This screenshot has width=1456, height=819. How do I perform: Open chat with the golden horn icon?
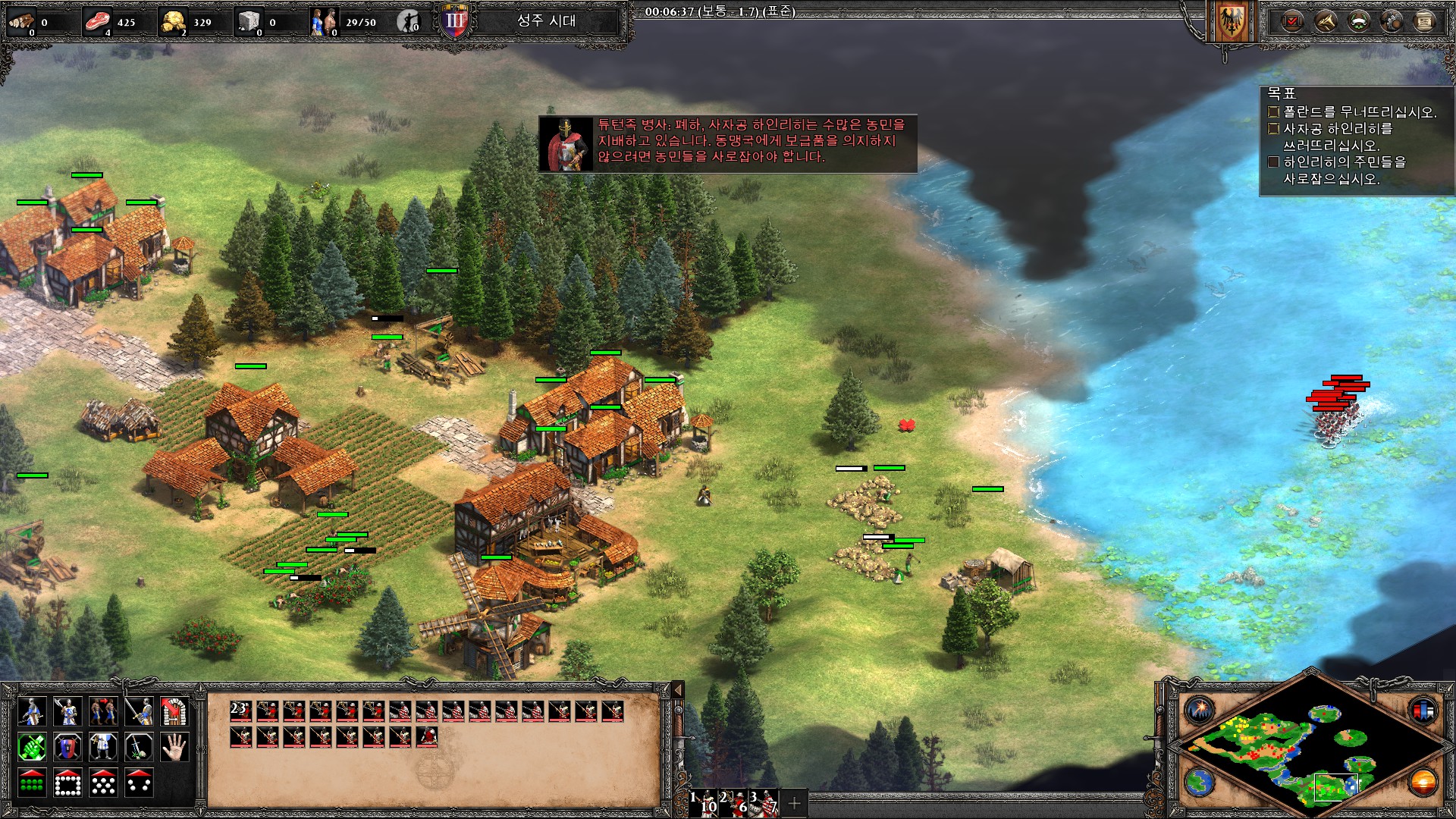pyautogui.click(x=1325, y=21)
